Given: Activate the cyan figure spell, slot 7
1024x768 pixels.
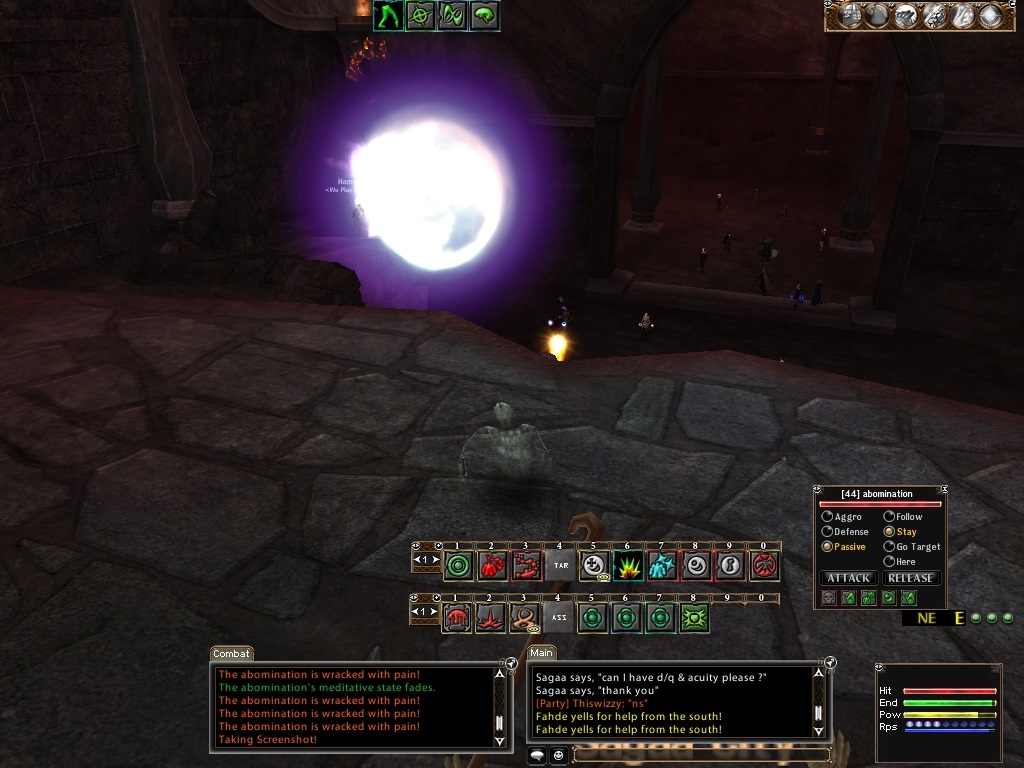Looking at the screenshot, I should [x=662, y=566].
